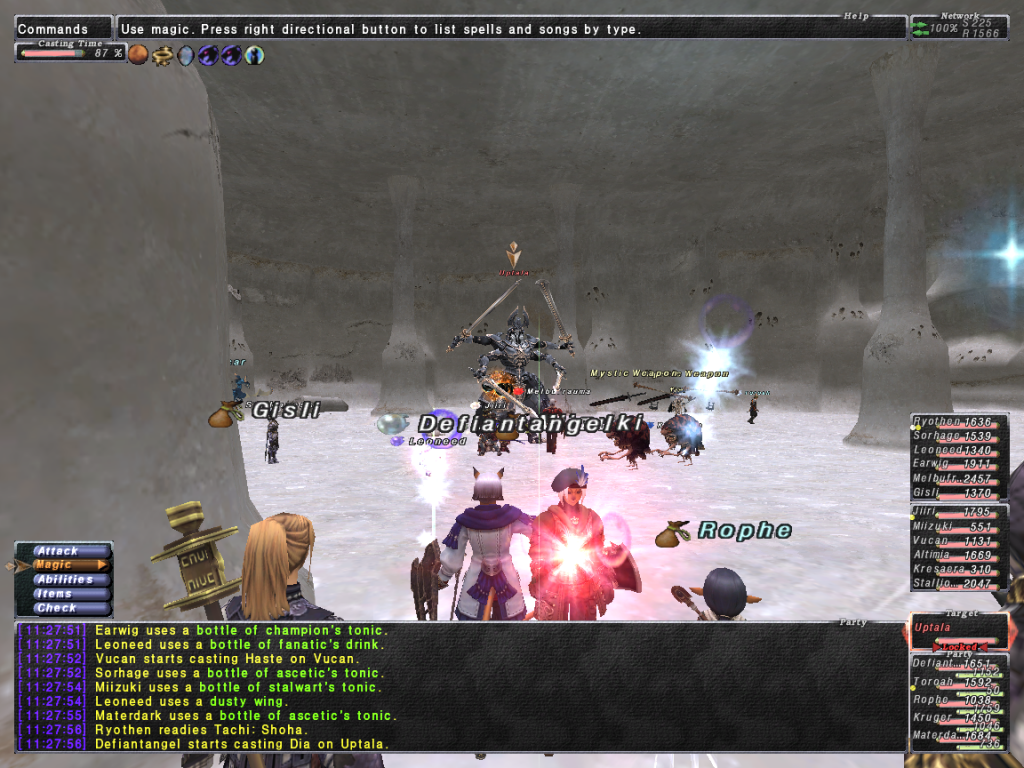Screen dimensions: 1024x768
Task: Select Abilities in the command menu
Action: 63,579
